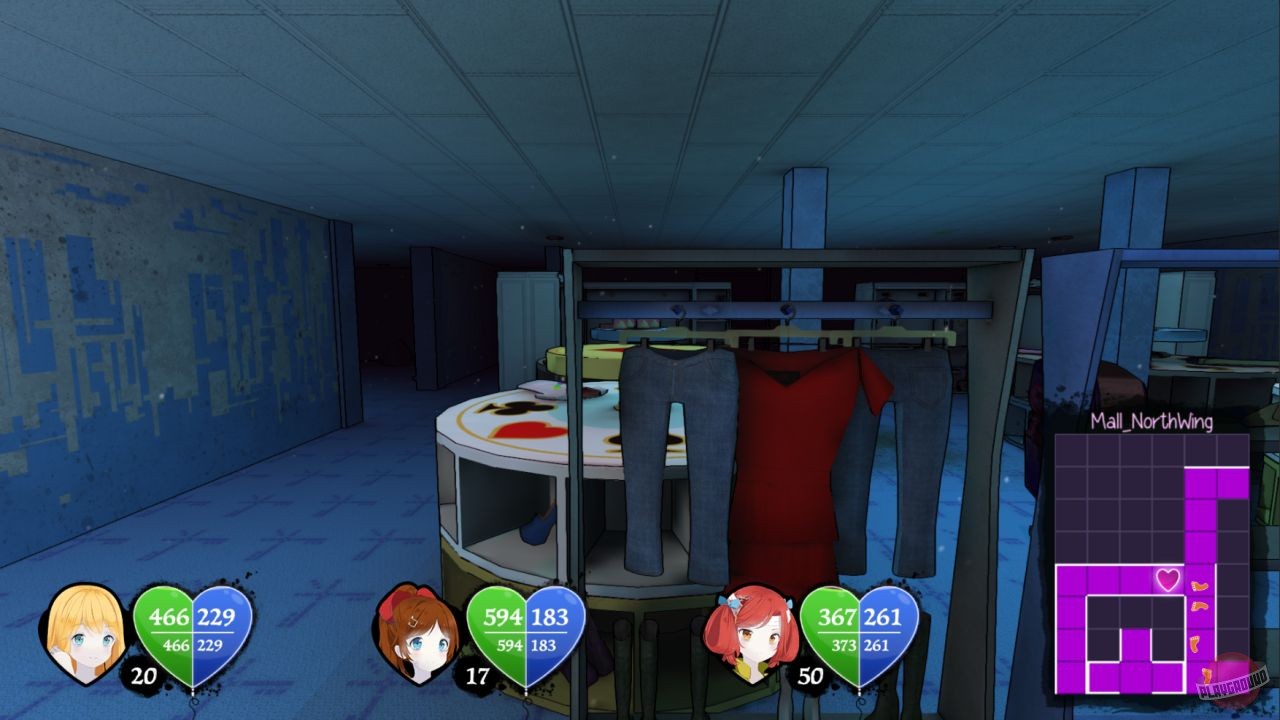Viewport: 1280px width, 720px height.
Task: Click the lowest footprint icon on the minimap
Action: click(x=1206, y=675)
